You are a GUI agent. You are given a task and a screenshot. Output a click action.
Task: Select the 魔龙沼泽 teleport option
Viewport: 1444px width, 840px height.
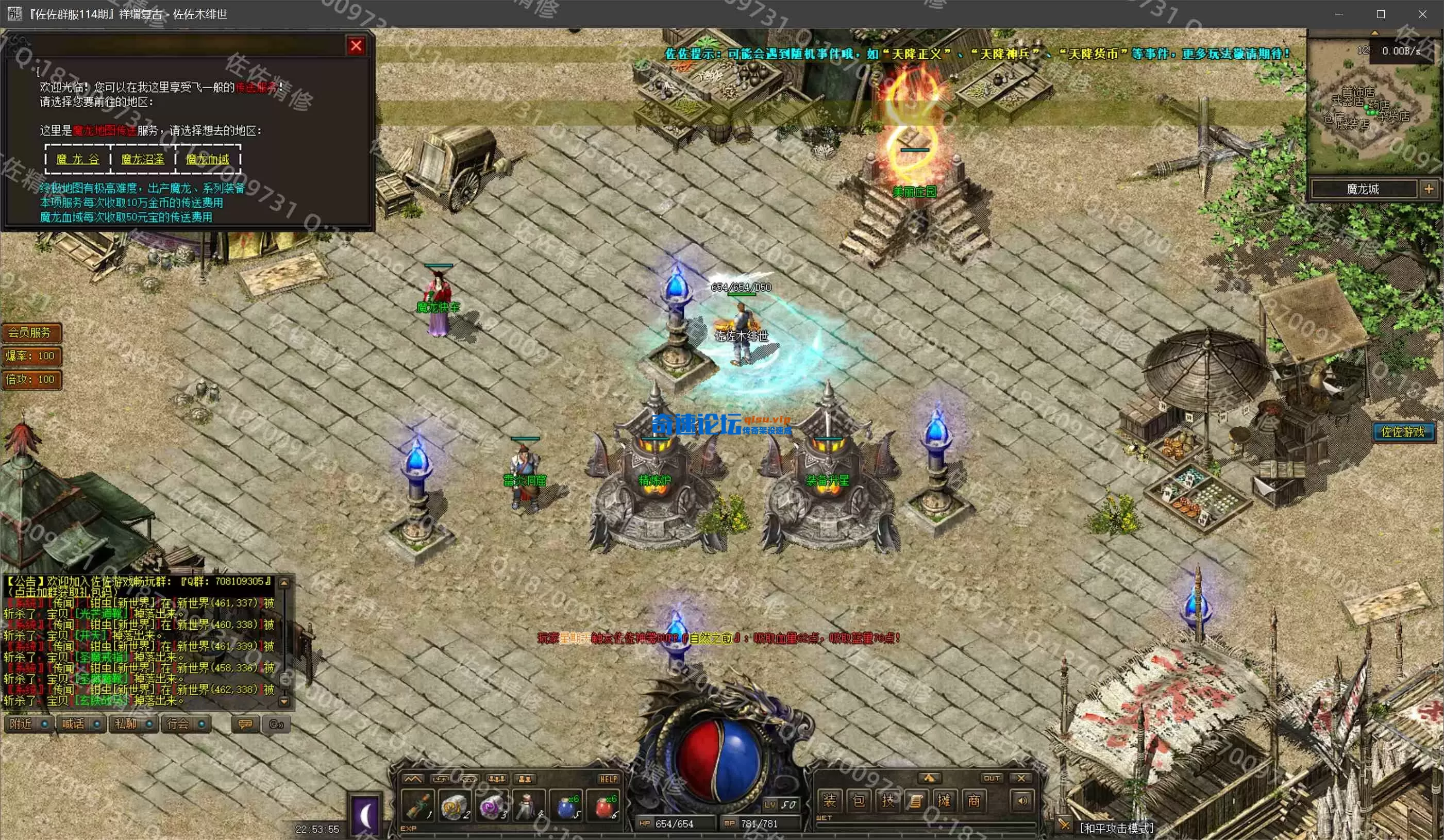pos(143,159)
